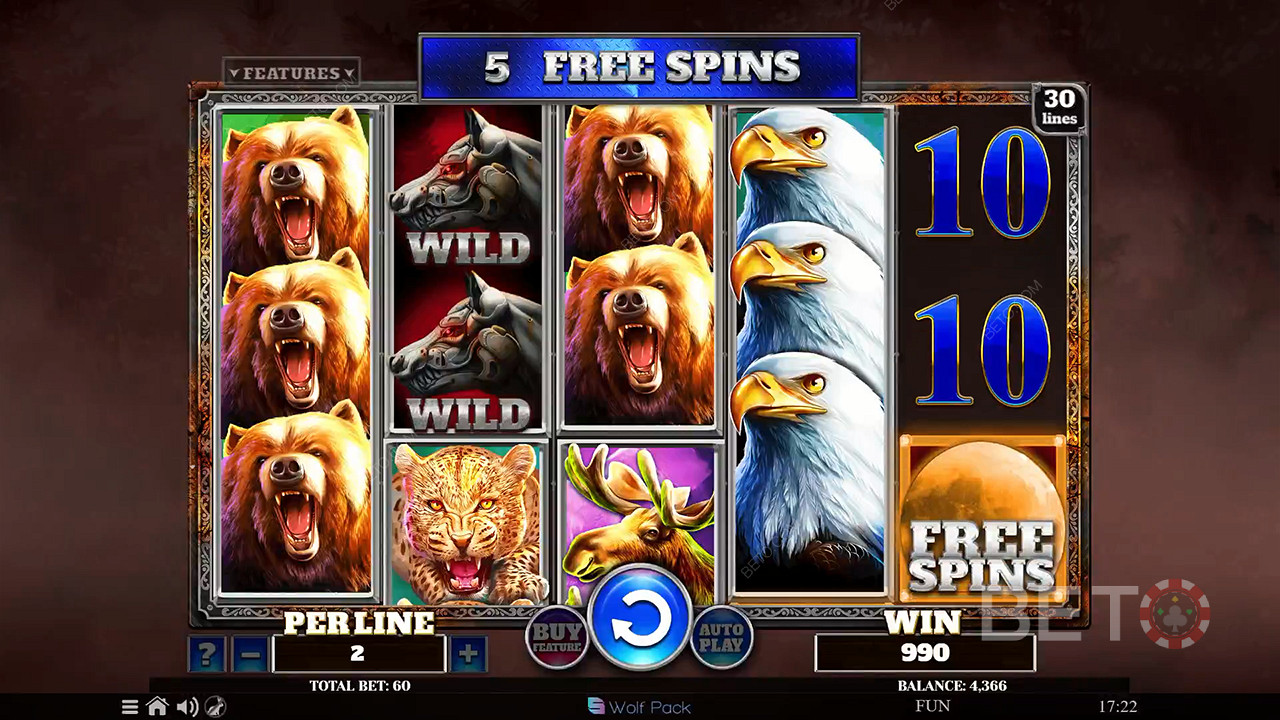Go to the home screen
1280x720 pixels.
[157, 707]
